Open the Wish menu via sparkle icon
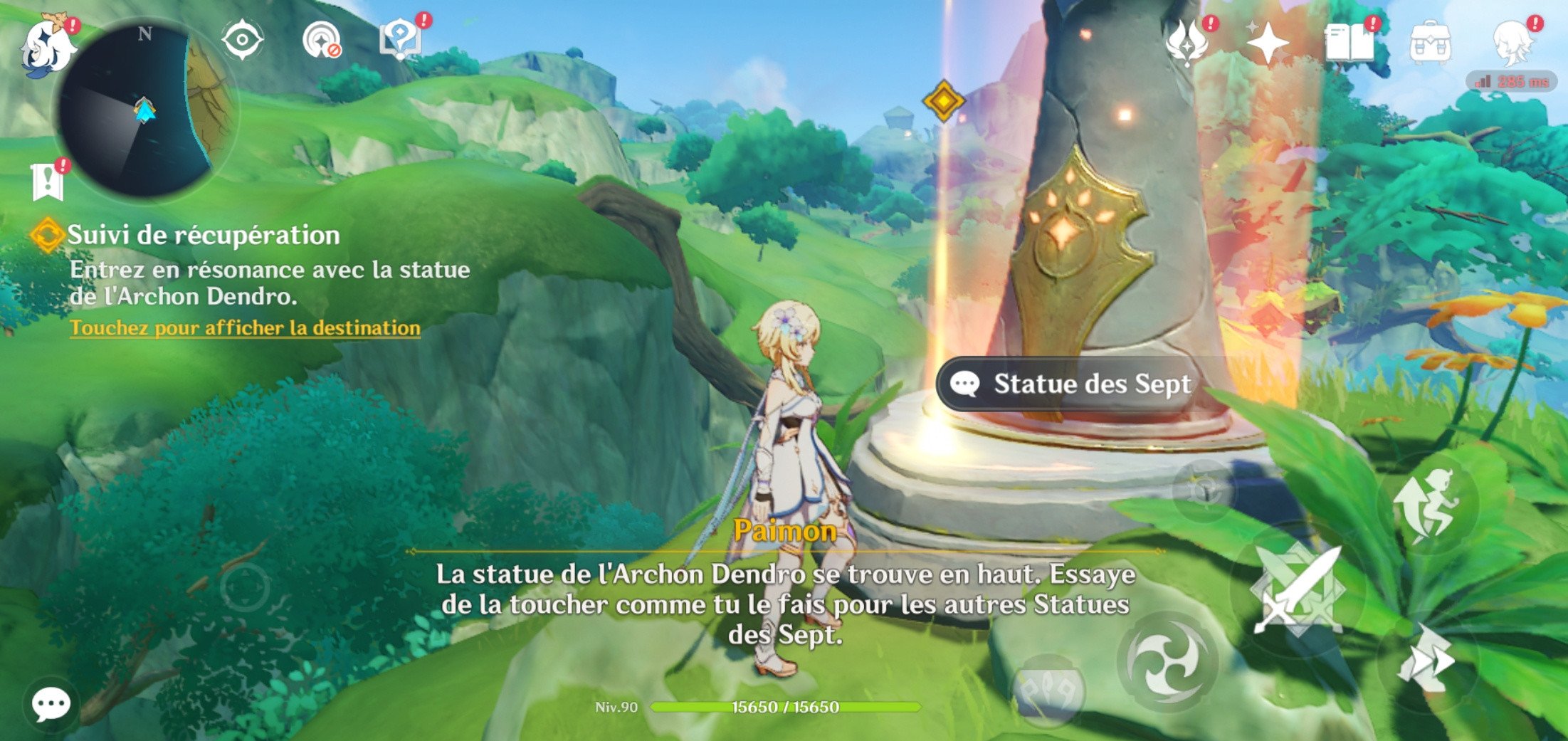Viewport: 1568px width, 741px height. point(1267,44)
